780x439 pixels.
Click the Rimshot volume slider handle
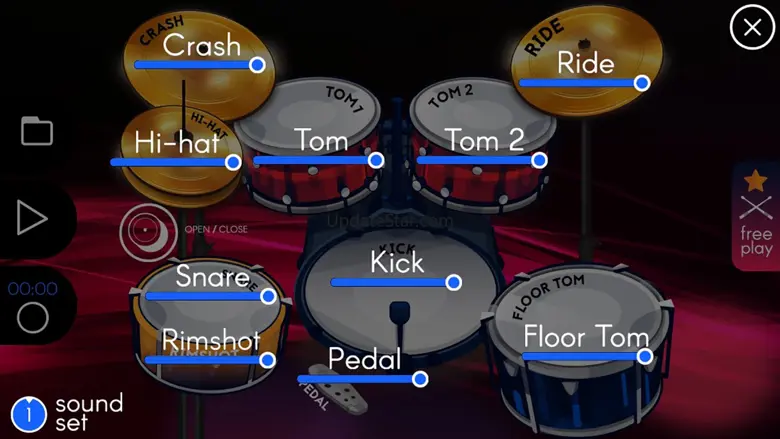click(267, 360)
